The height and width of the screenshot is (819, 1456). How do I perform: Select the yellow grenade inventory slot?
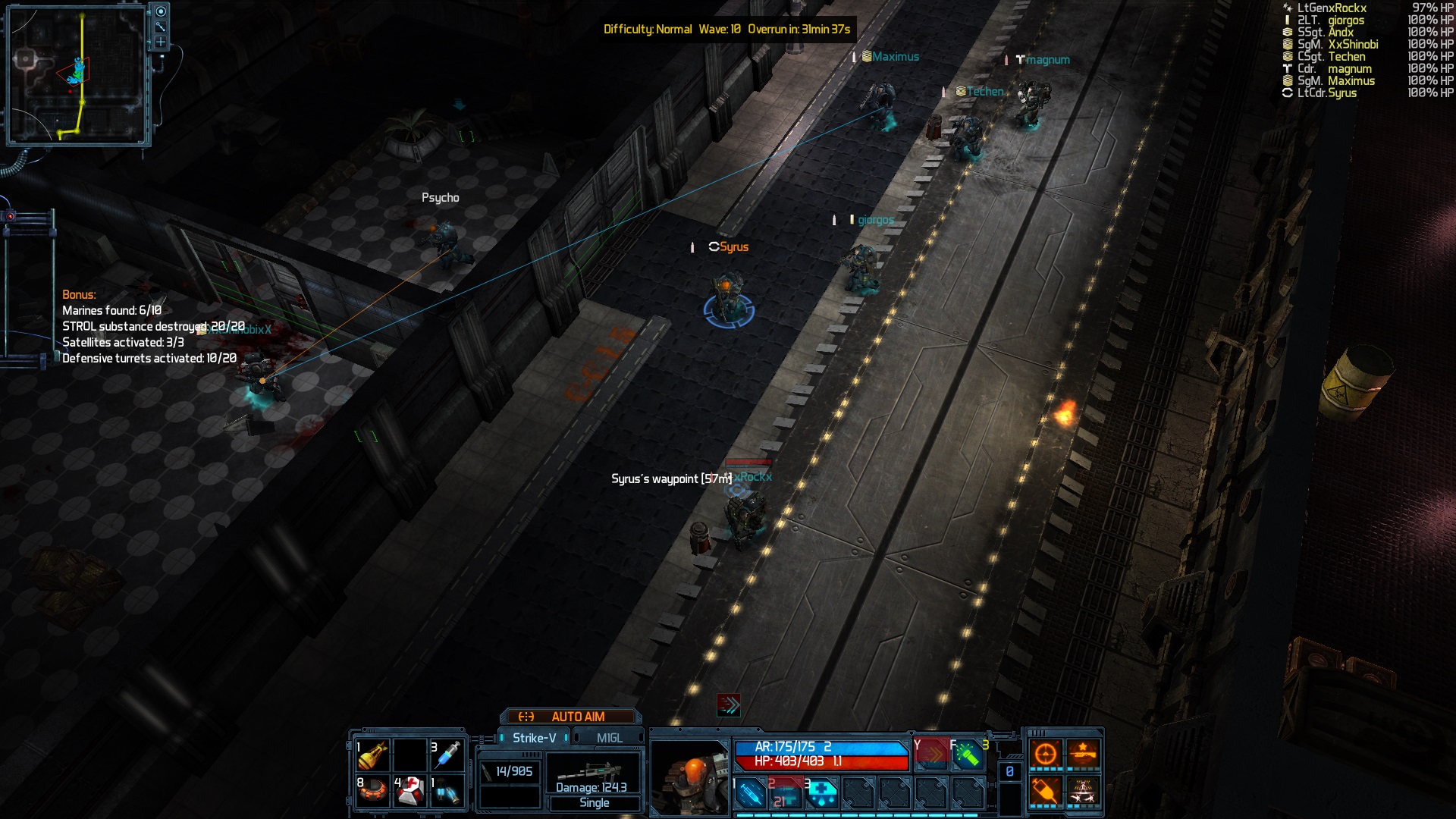[x=372, y=755]
